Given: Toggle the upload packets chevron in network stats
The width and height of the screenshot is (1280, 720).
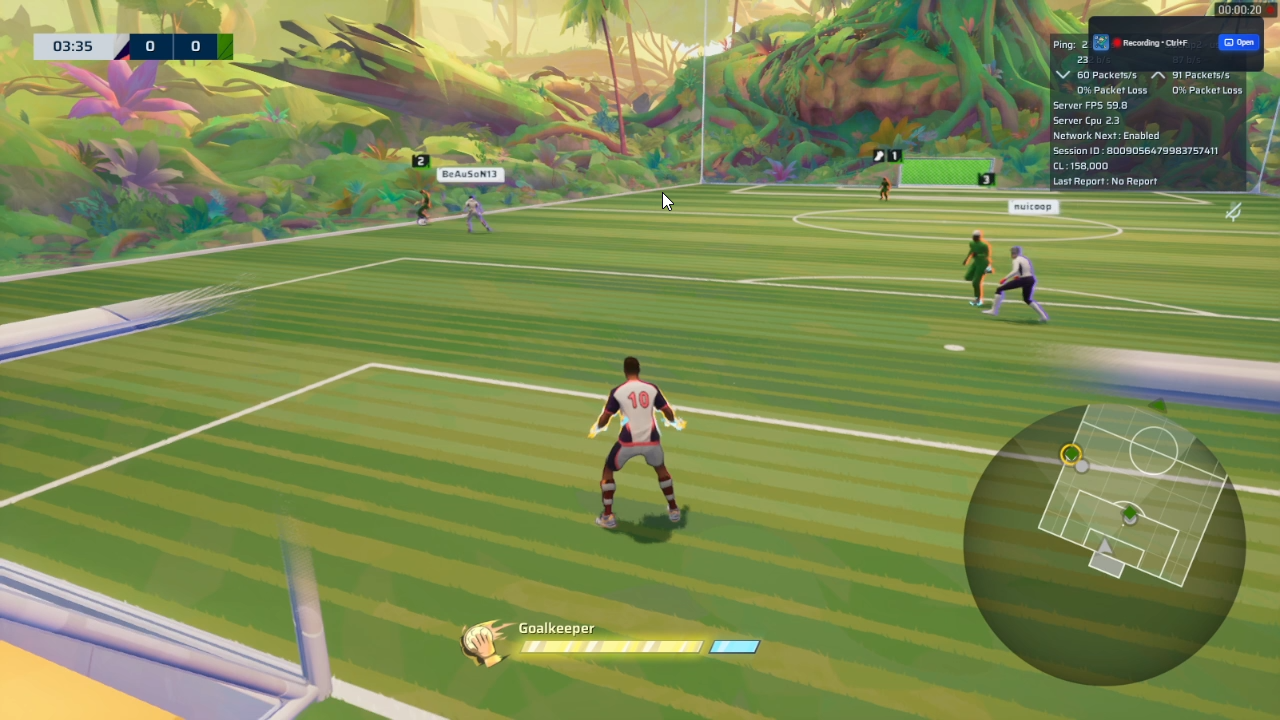Looking at the screenshot, I should click(1158, 74).
